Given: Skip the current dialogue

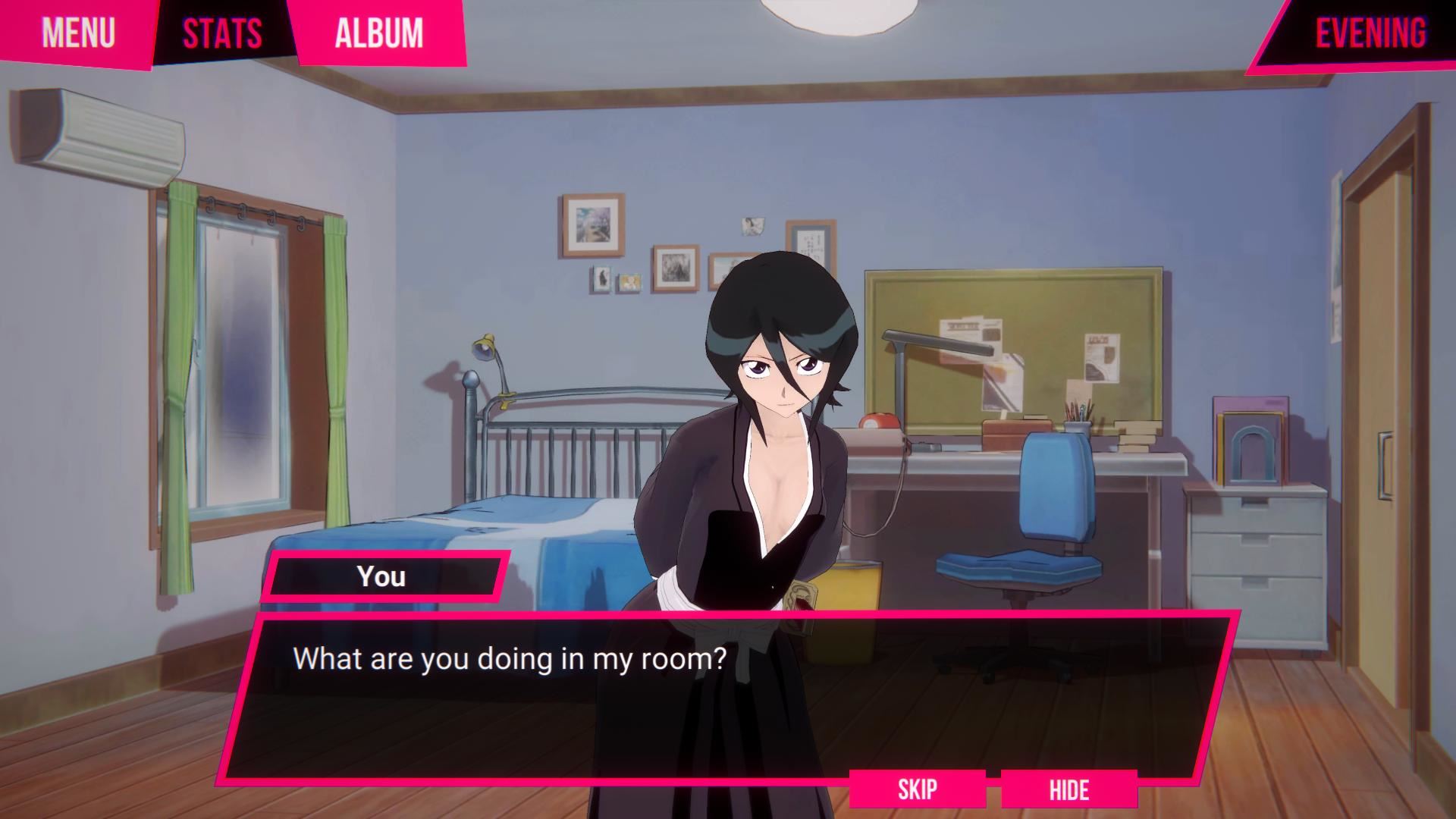Looking at the screenshot, I should coord(917,789).
